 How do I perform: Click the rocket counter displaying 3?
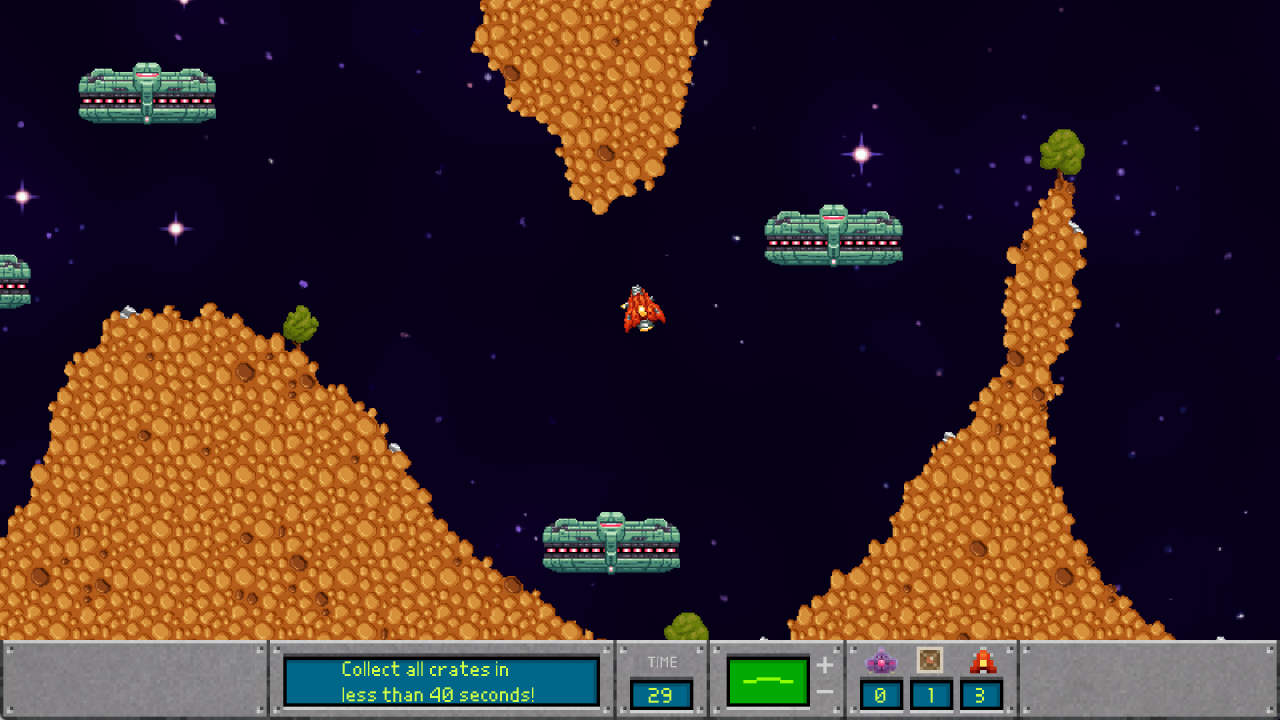coord(981,694)
